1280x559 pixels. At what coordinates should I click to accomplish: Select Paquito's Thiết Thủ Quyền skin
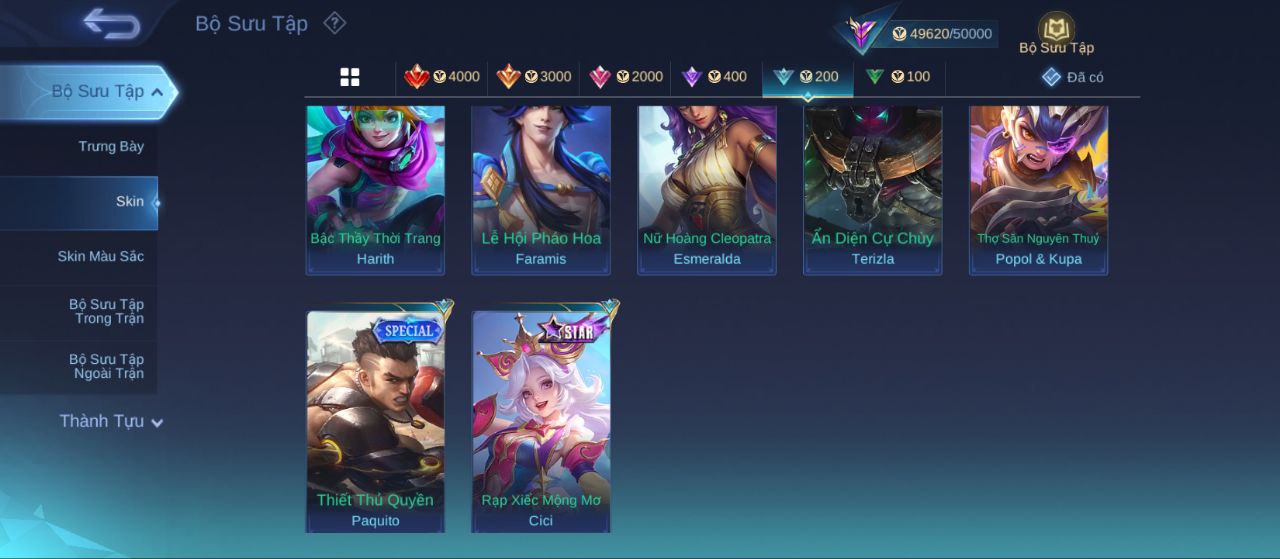coord(375,420)
